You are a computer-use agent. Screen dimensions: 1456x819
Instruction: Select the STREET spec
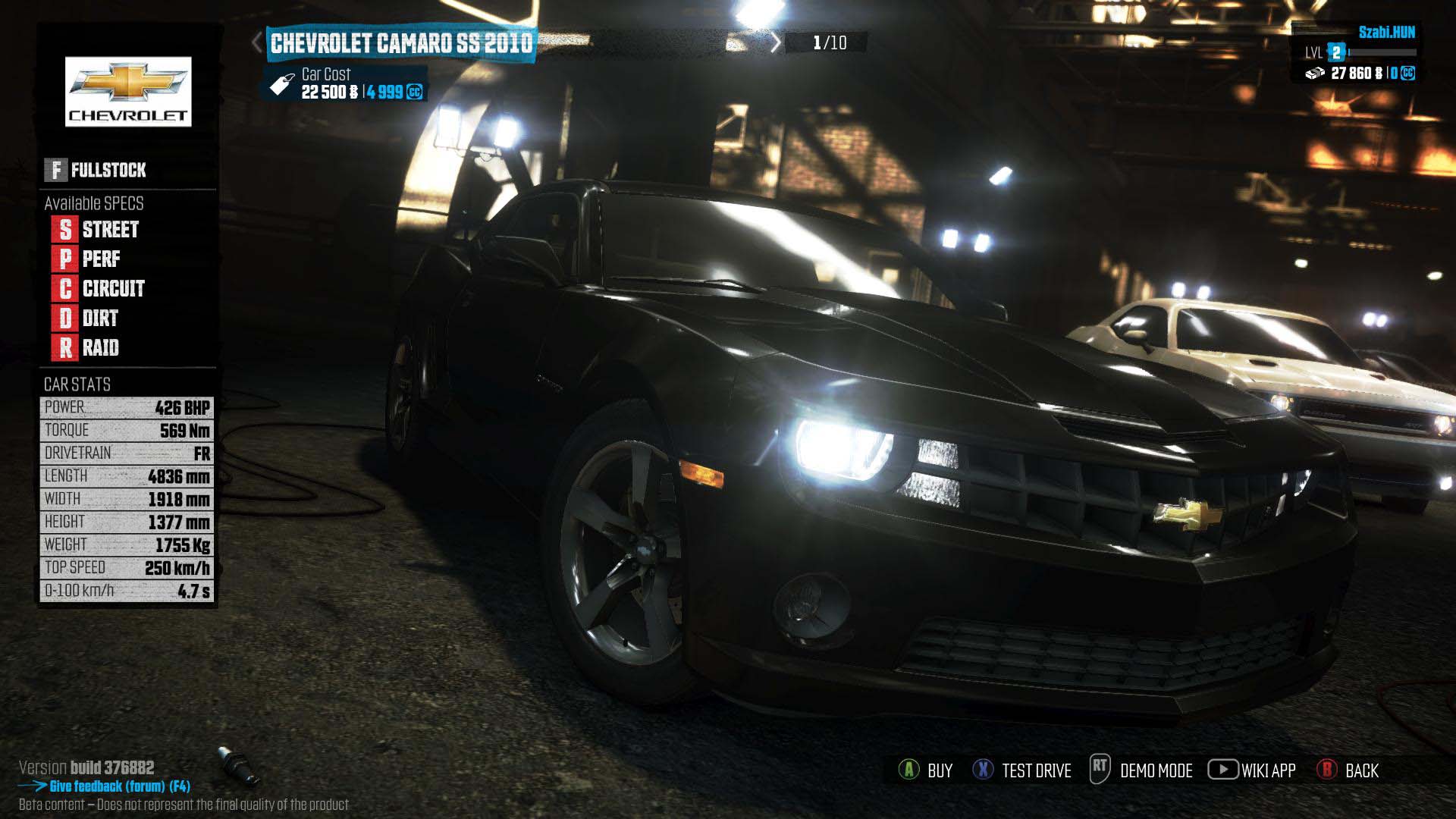(97, 229)
